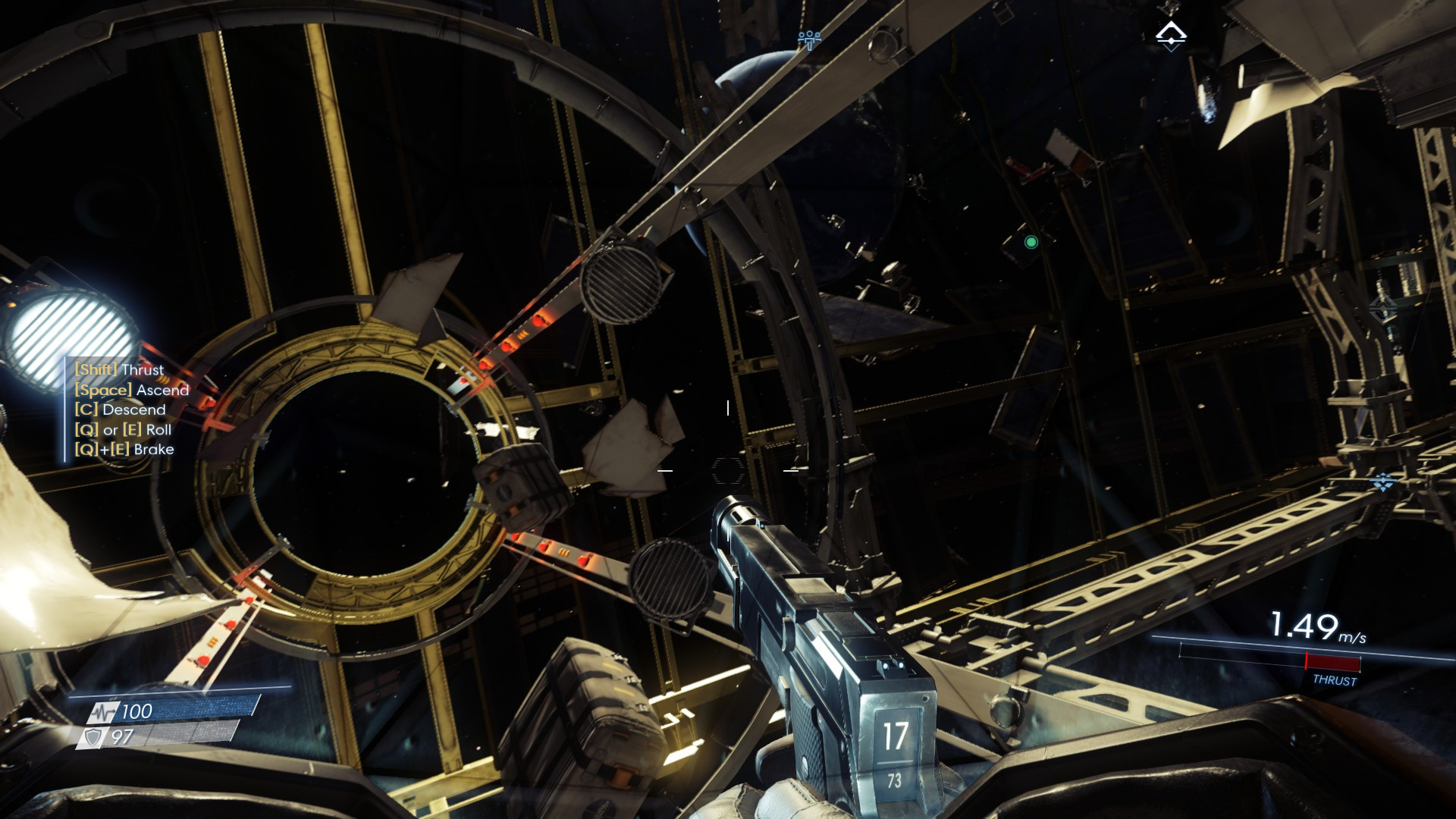Click the three-person group marker icon
The width and height of the screenshot is (1456, 819).
click(809, 38)
